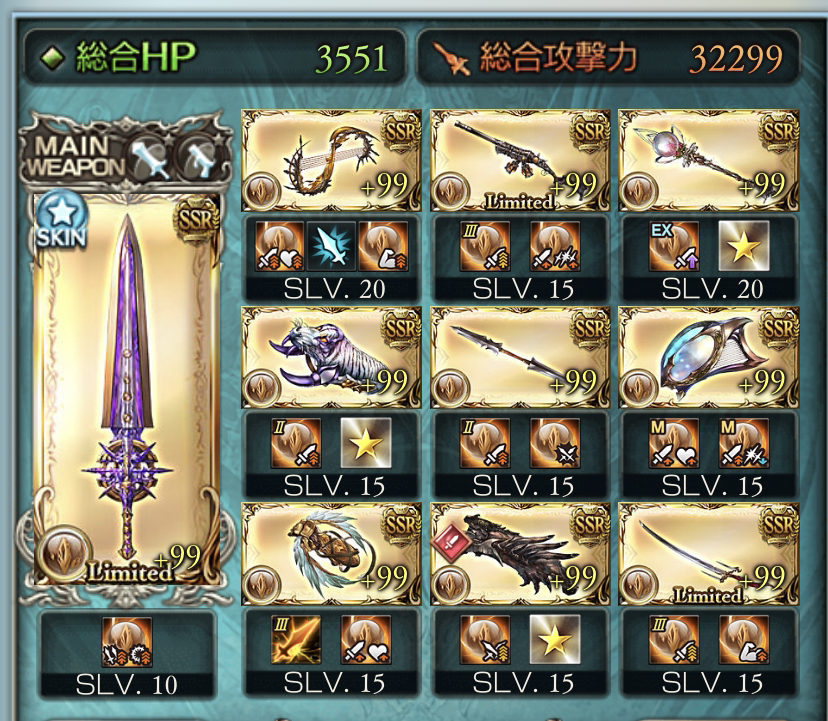The height and width of the screenshot is (721, 828).
Task: Click the main weapon SLV. 10 skill icon
Action: (x=127, y=642)
